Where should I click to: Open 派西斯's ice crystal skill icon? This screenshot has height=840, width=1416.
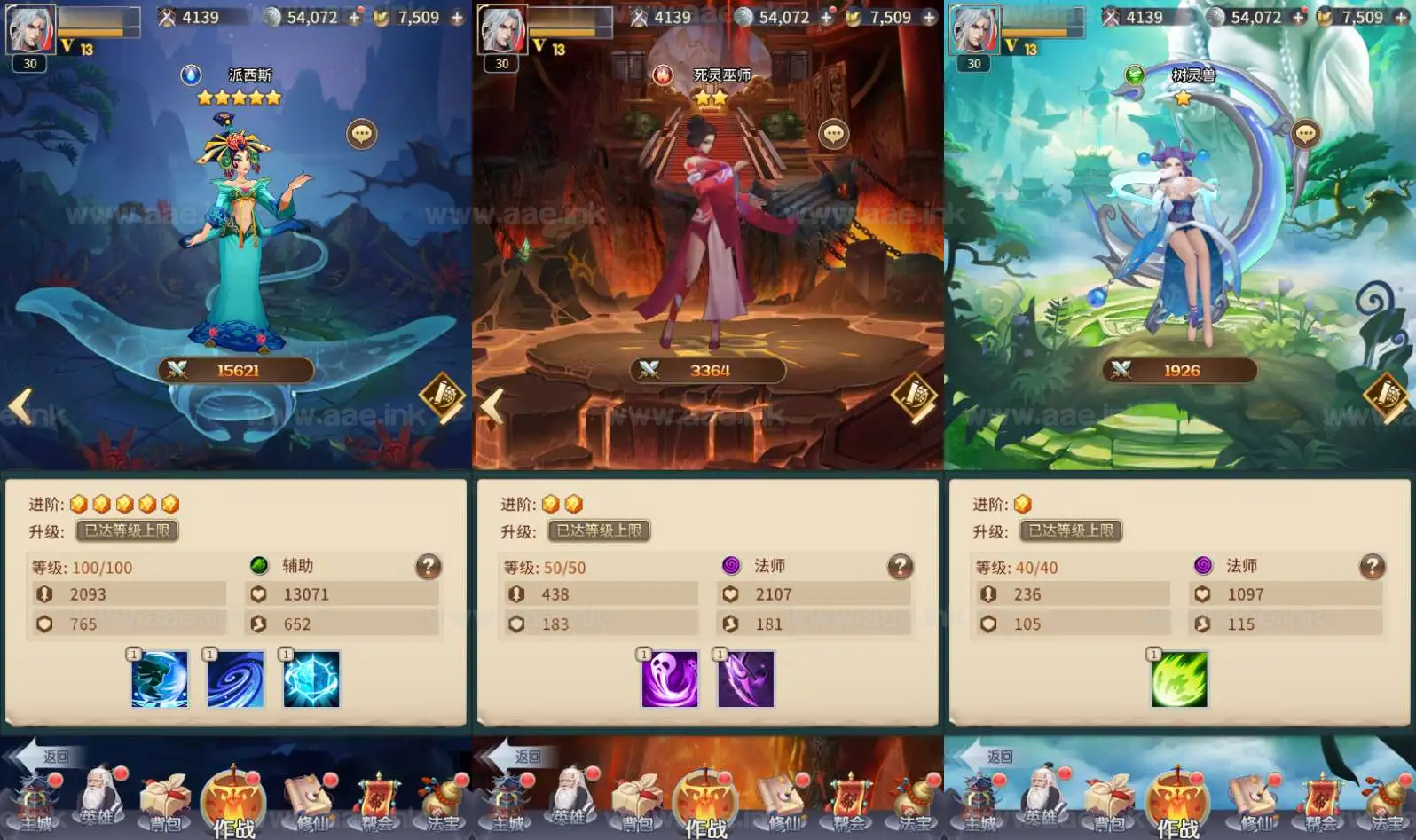(311, 679)
